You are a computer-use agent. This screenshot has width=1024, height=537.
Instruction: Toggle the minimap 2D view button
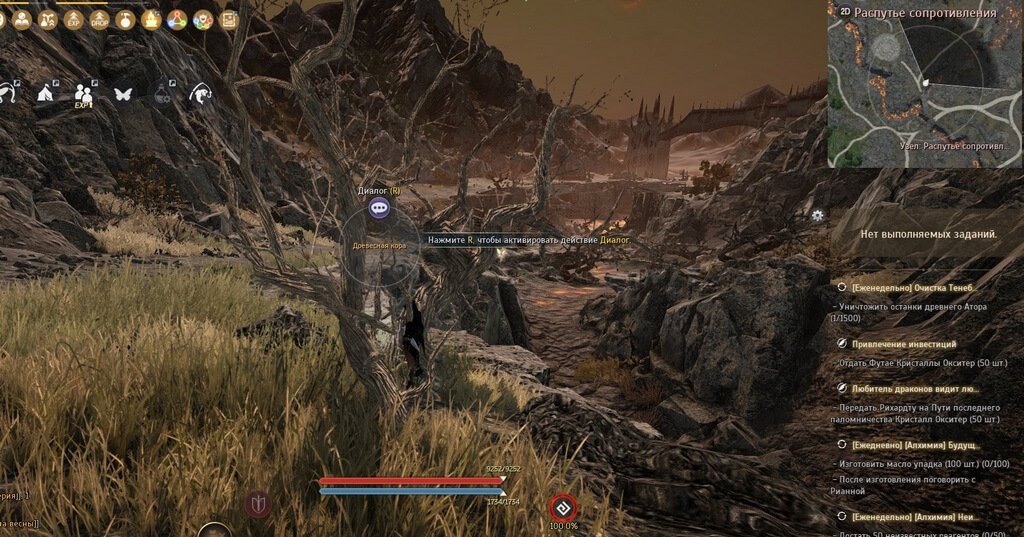point(845,11)
